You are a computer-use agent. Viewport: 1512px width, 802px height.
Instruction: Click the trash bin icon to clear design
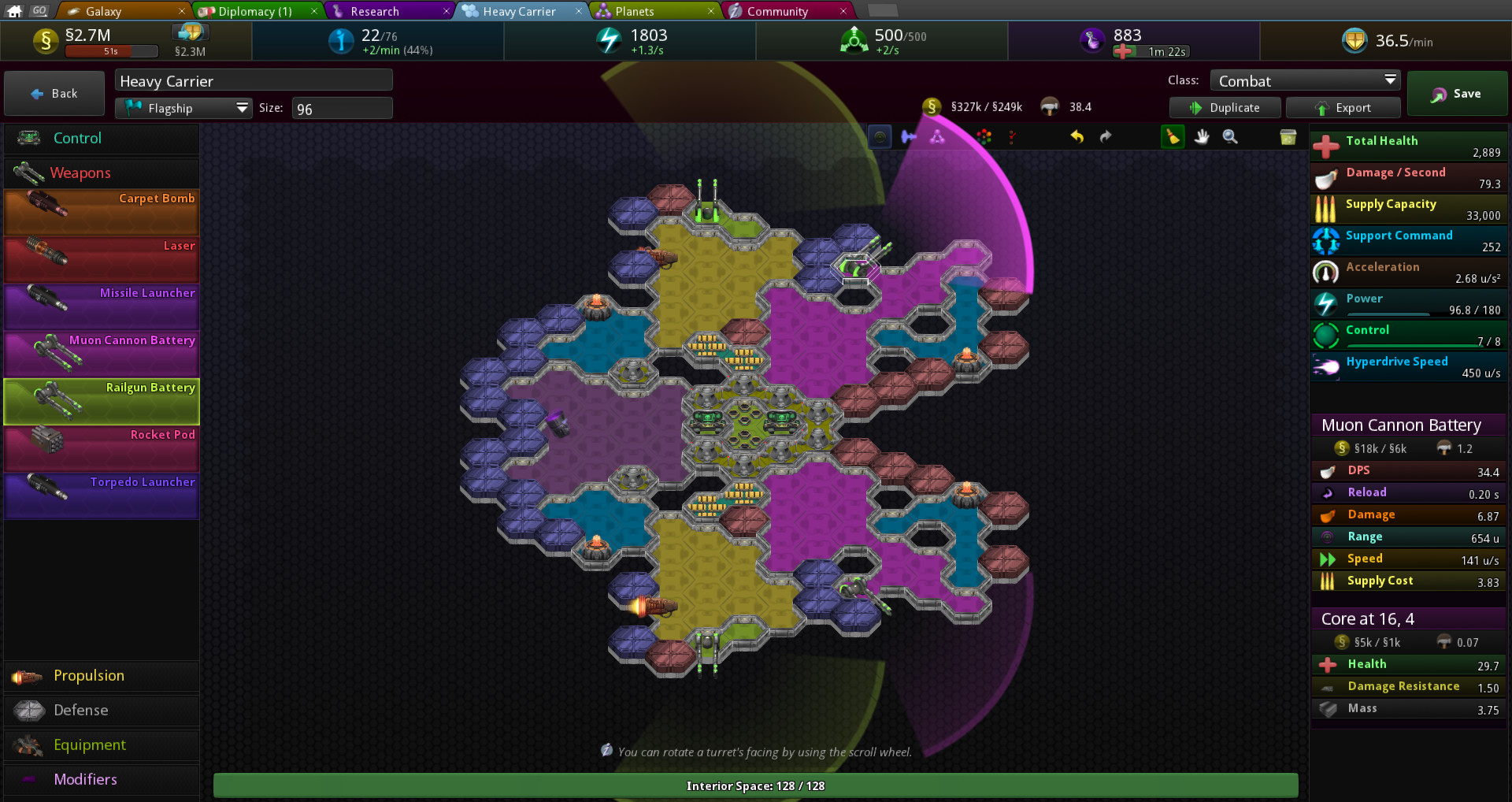[1288, 137]
